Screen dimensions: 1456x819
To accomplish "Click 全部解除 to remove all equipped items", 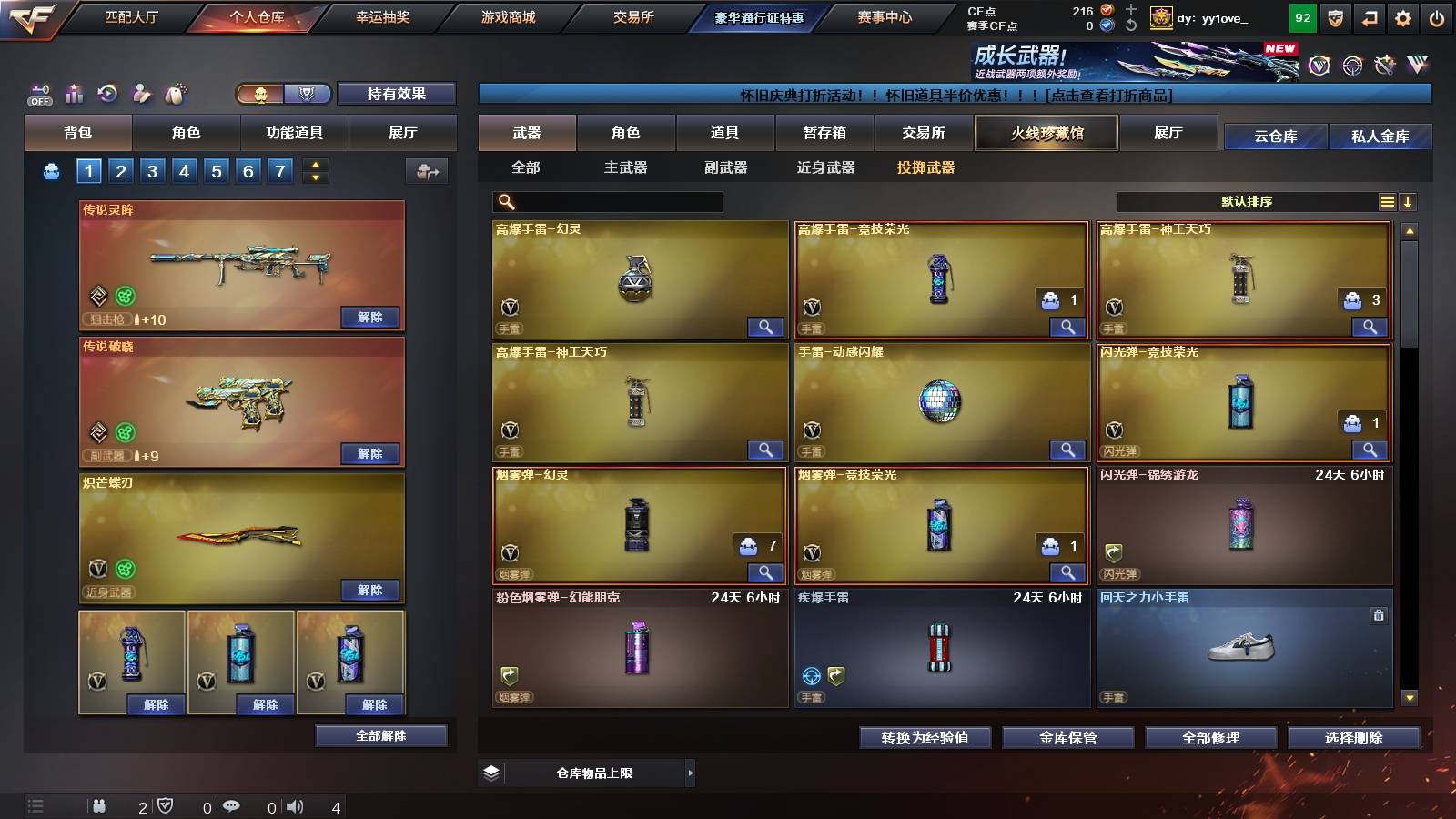I will pos(380,735).
